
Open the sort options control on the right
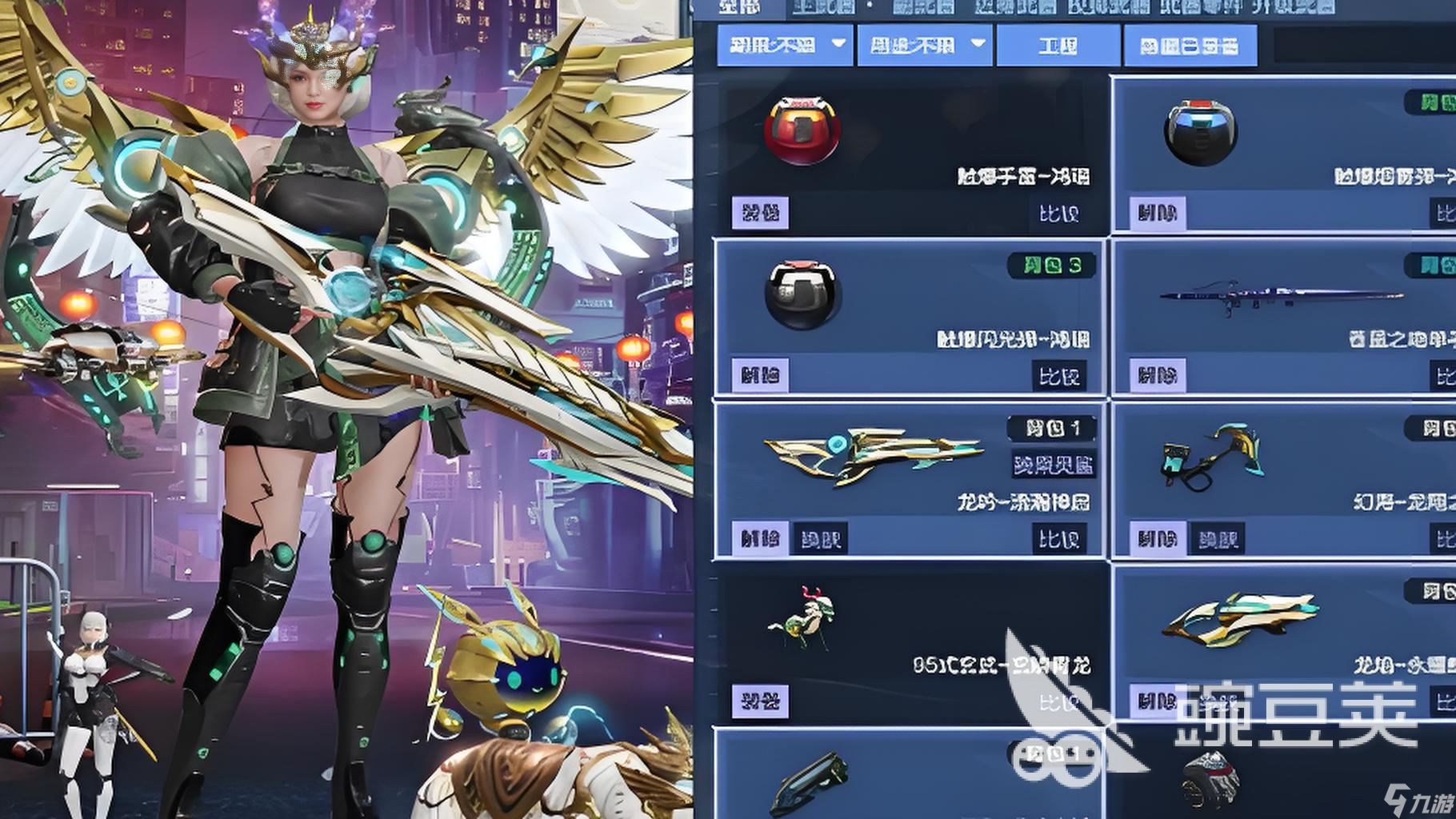point(1191,46)
